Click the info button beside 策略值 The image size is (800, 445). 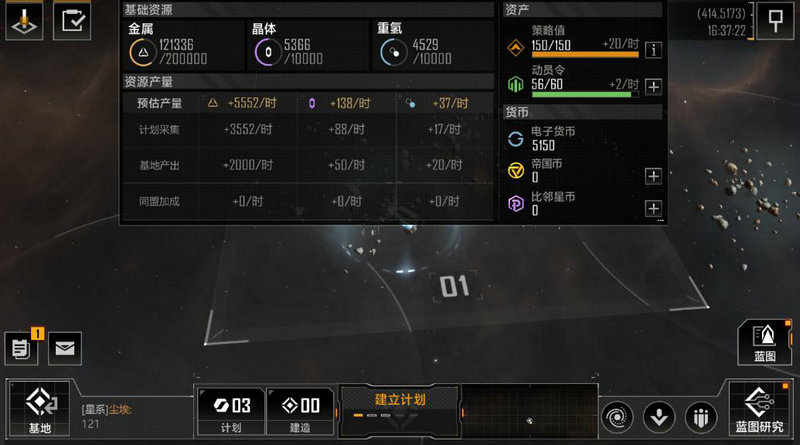(653, 50)
